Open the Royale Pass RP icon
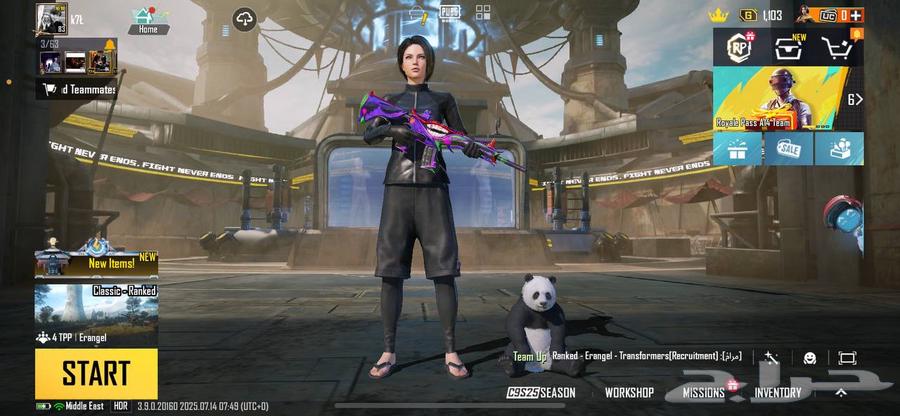The width and height of the screenshot is (900, 416). pyautogui.click(x=740, y=47)
